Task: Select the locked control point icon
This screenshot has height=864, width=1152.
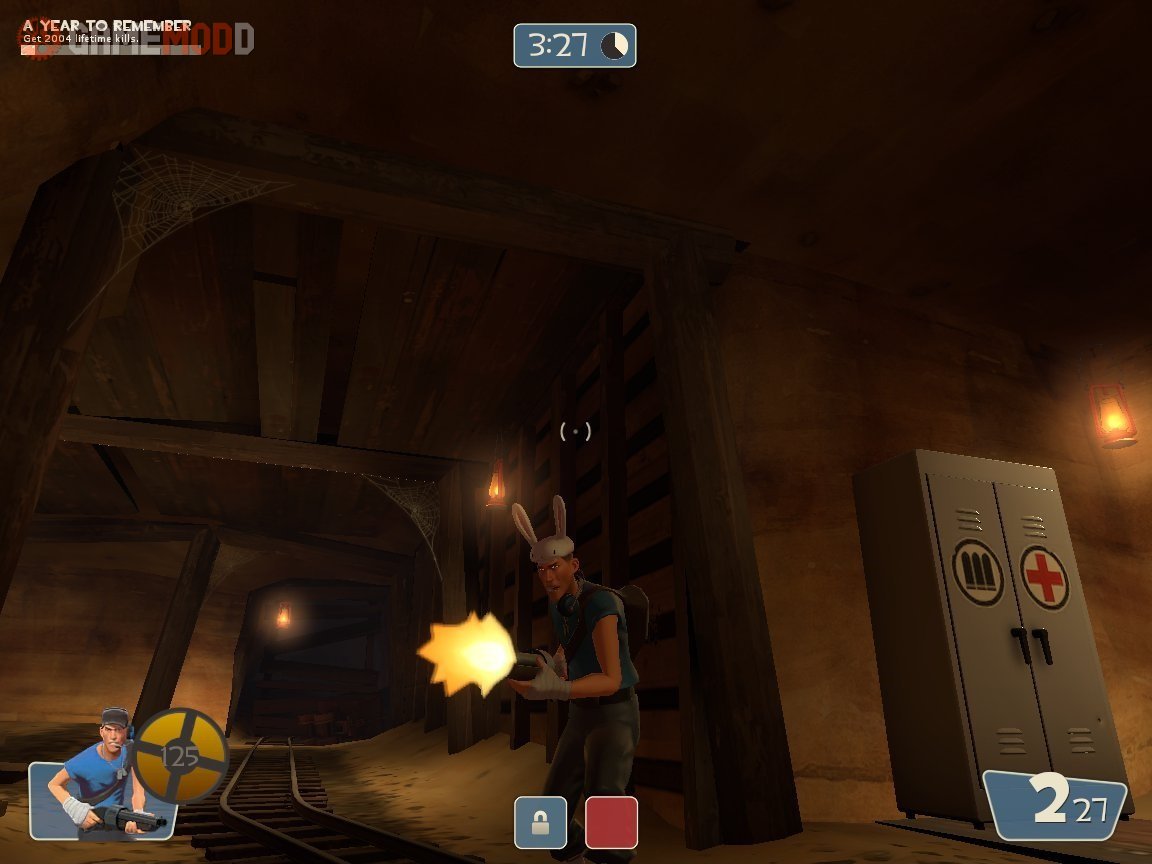Action: tap(540, 822)
